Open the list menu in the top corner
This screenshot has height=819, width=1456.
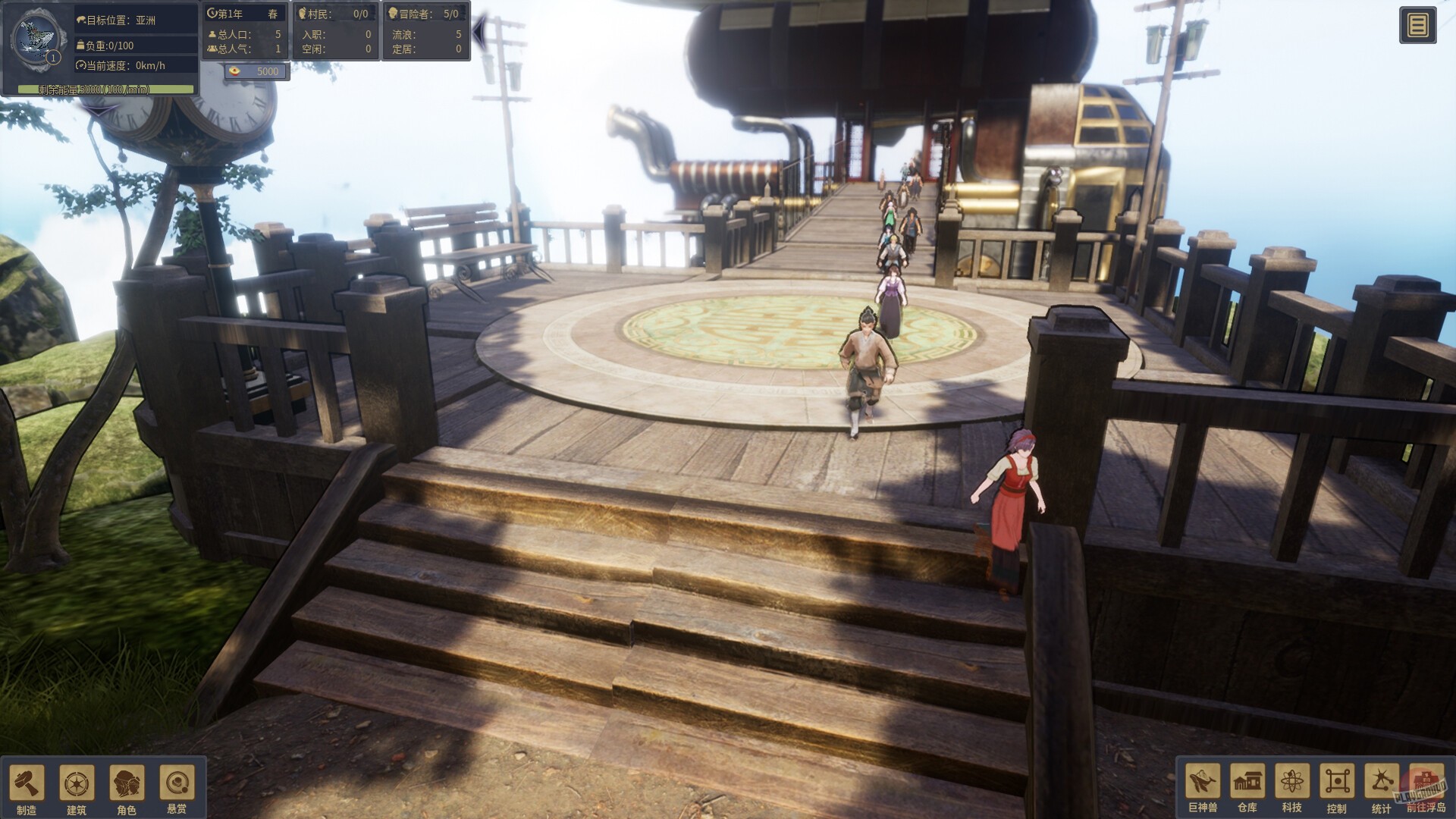click(1417, 26)
